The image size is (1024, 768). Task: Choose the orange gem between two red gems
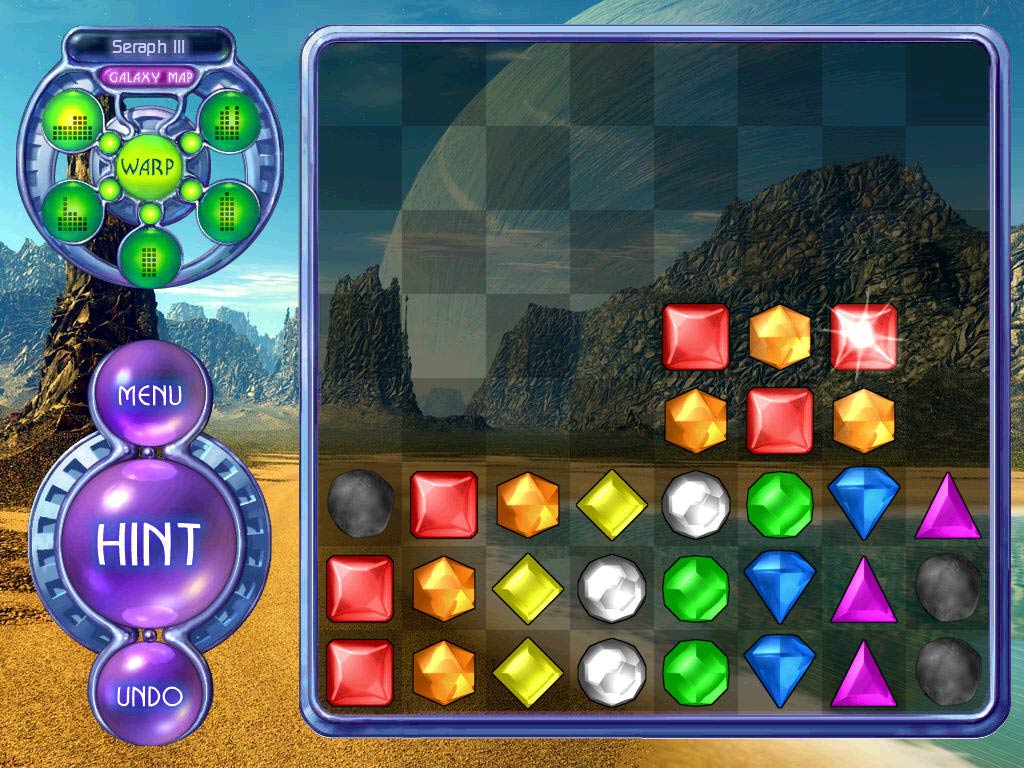click(780, 337)
